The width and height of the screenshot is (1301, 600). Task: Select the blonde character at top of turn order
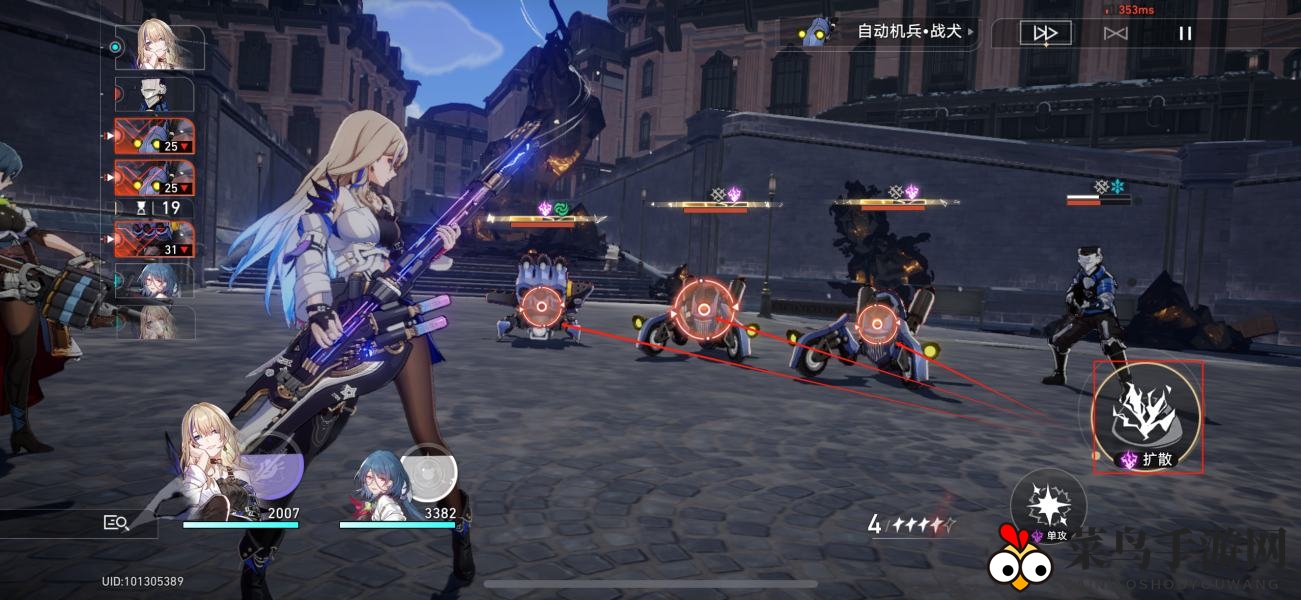(160, 46)
